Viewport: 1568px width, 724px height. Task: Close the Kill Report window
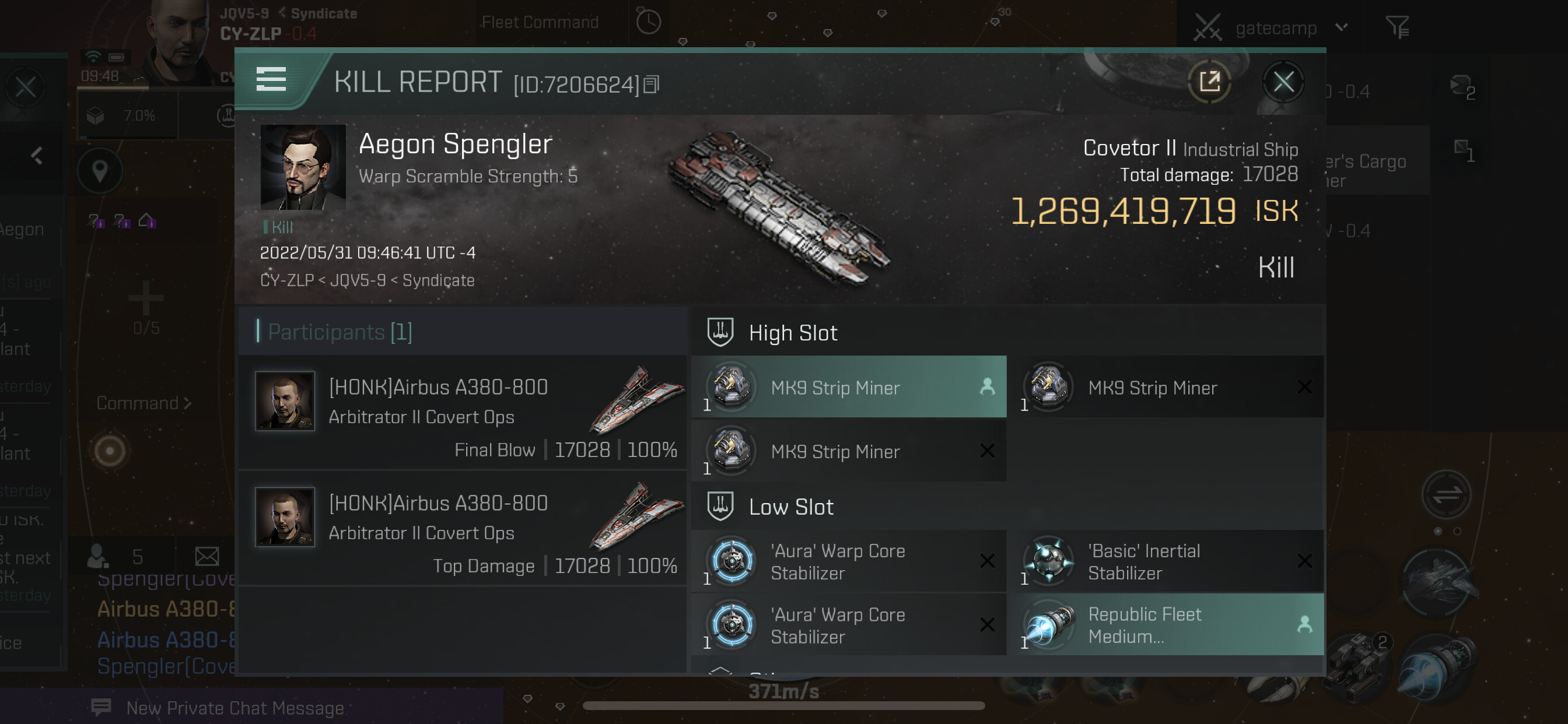point(1283,82)
